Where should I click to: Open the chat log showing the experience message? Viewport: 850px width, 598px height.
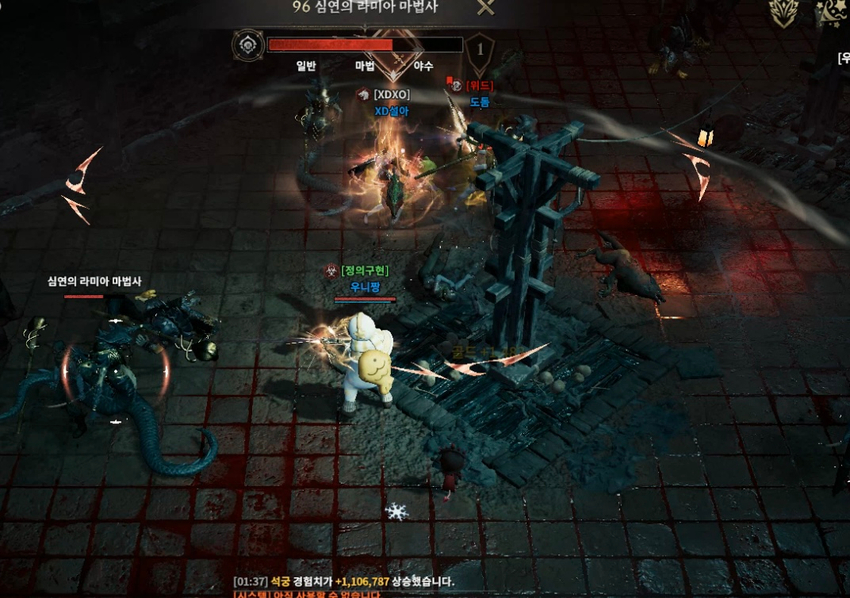[344, 581]
